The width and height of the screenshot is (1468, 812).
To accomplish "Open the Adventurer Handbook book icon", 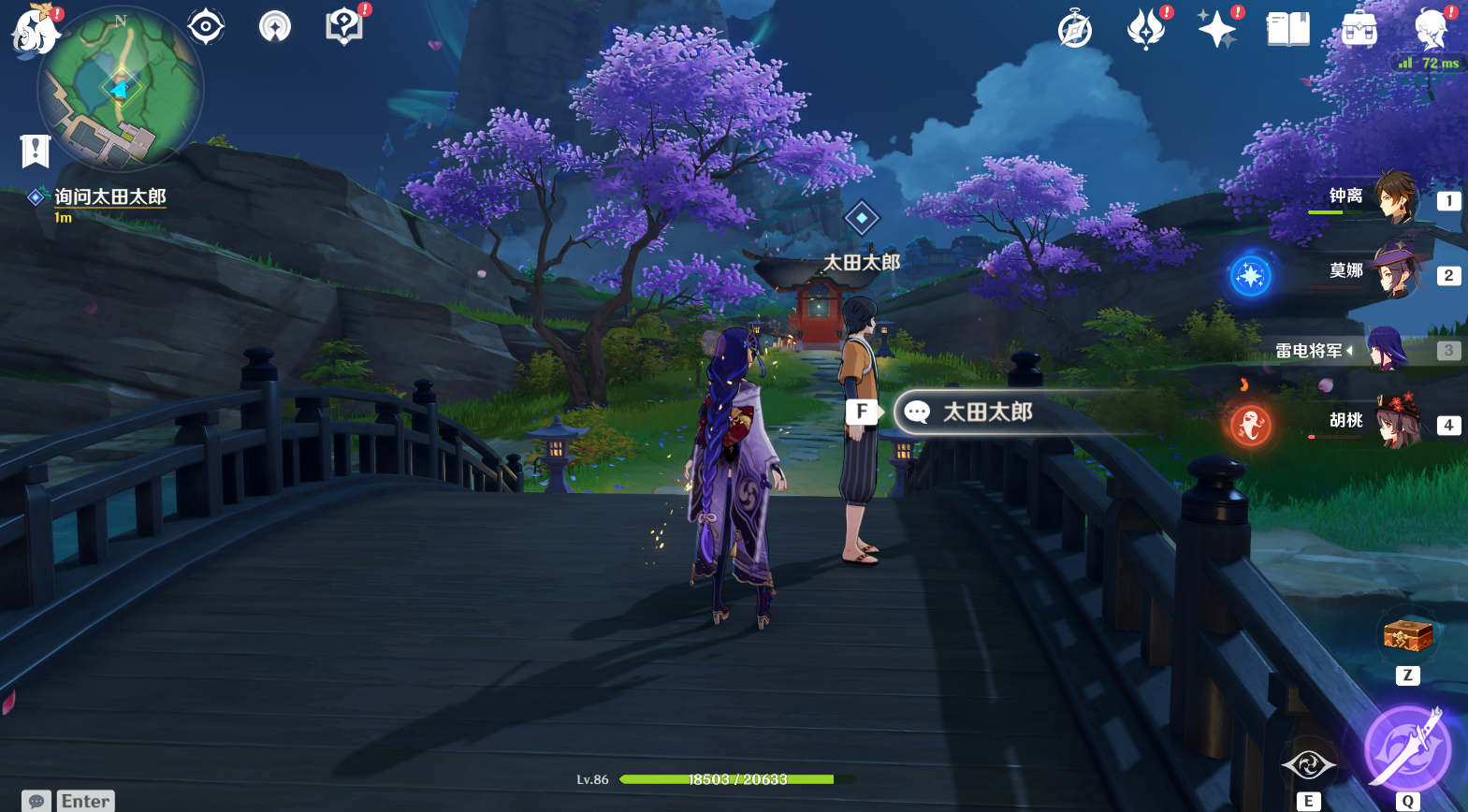I will pos(1288,29).
